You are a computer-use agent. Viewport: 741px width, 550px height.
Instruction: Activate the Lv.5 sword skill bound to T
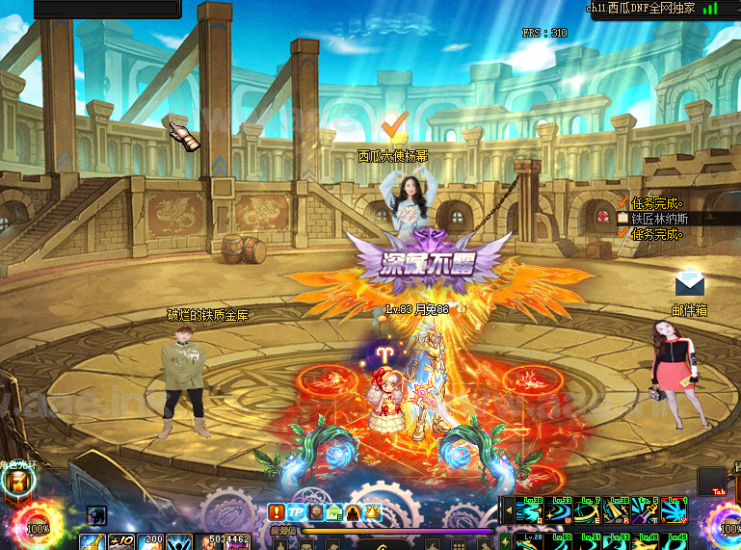[x=647, y=510]
